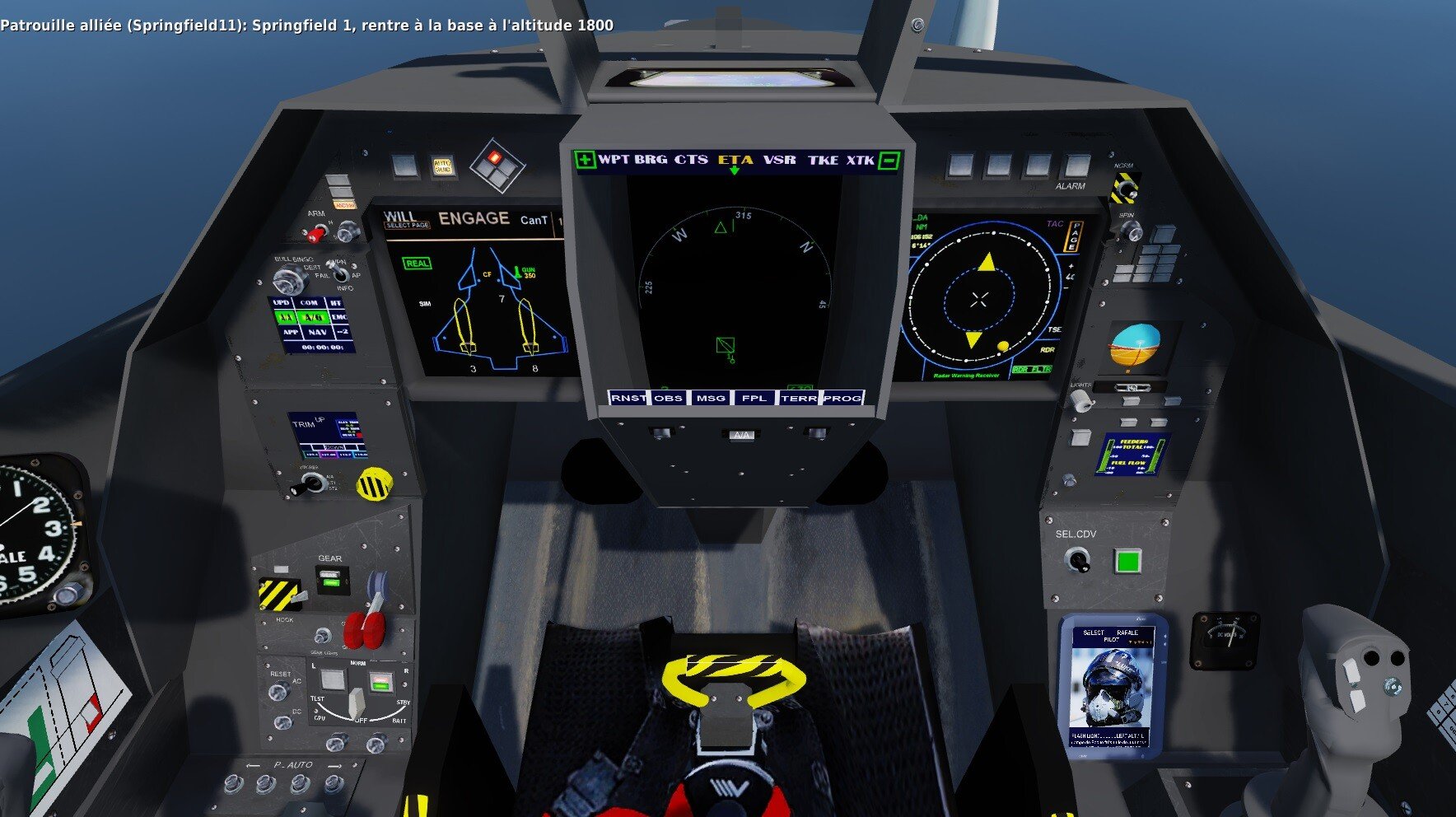Deselect the green A/A mode key
This screenshot has height=817, width=1456.
point(286,317)
